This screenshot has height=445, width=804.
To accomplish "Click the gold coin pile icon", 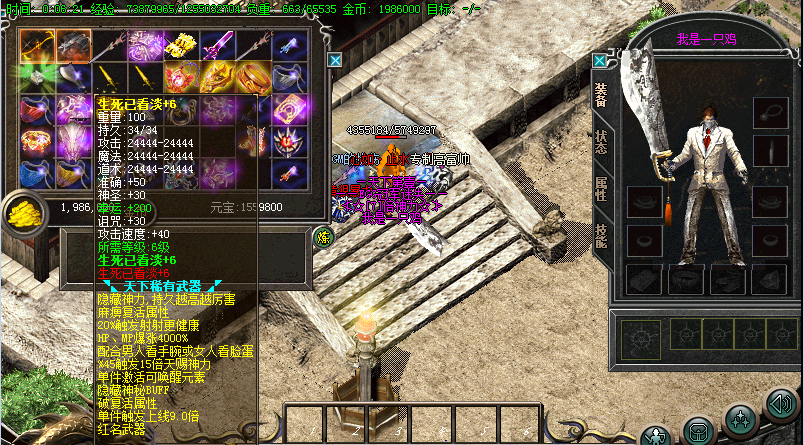I will [20, 211].
